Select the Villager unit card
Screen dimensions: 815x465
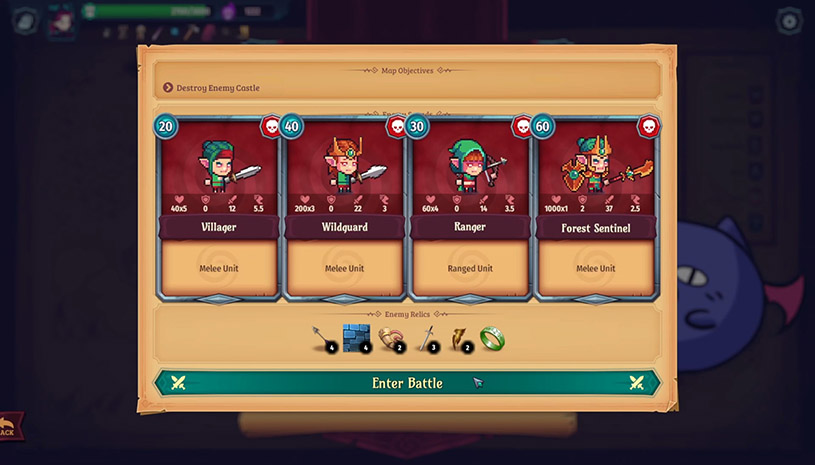(217, 208)
